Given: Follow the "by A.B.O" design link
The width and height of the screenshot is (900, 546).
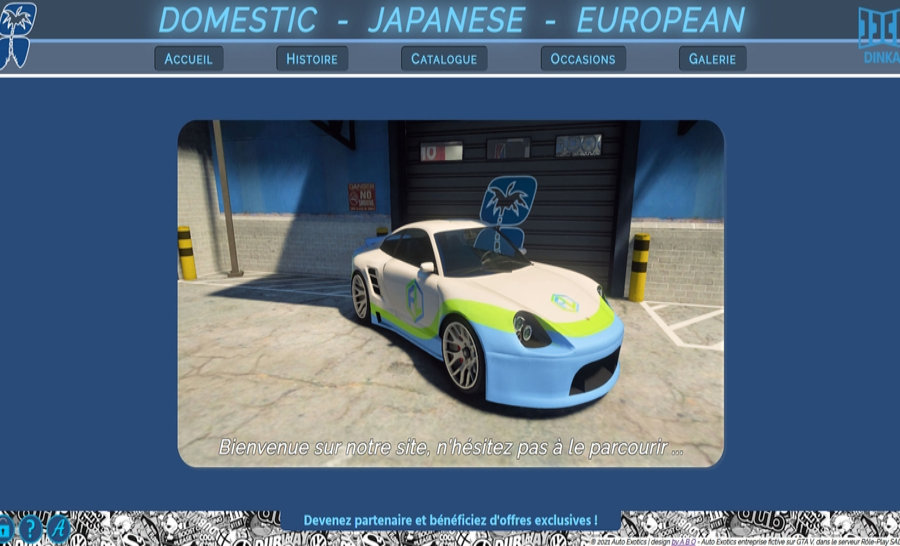Looking at the screenshot, I should pyautogui.click(x=684, y=541).
